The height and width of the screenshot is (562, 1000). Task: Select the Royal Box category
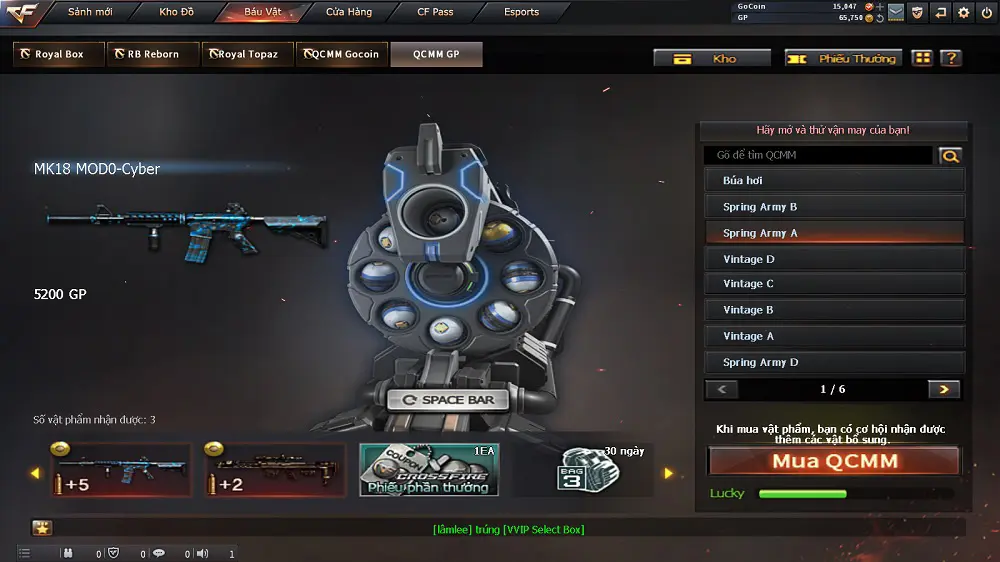[x=59, y=54]
